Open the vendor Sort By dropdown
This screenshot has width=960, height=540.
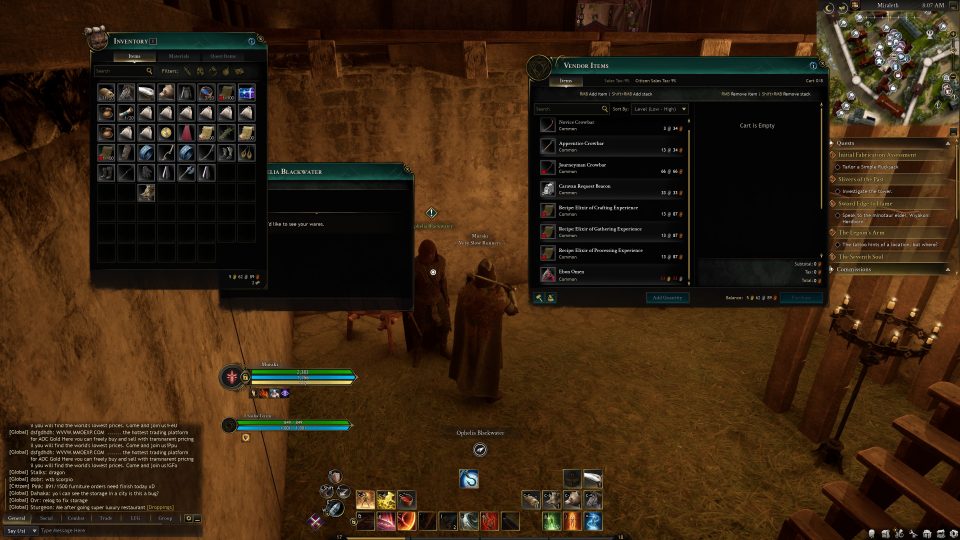point(662,108)
